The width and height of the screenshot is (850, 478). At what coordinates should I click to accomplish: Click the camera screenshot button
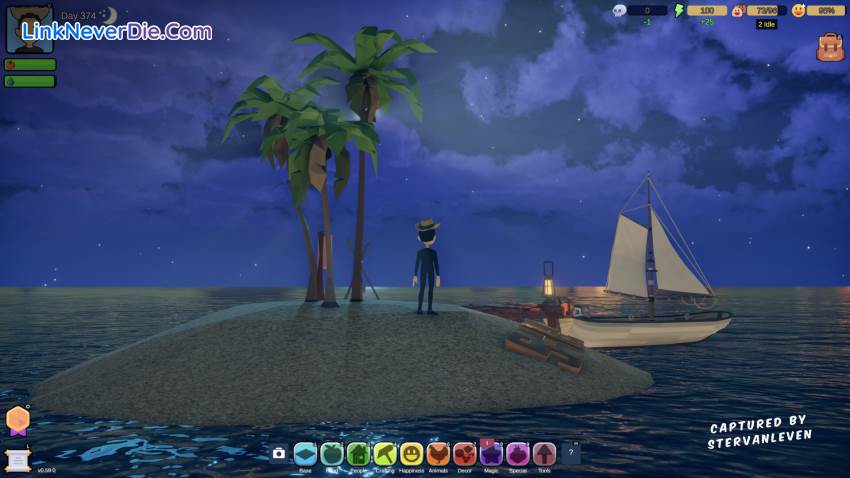279,454
